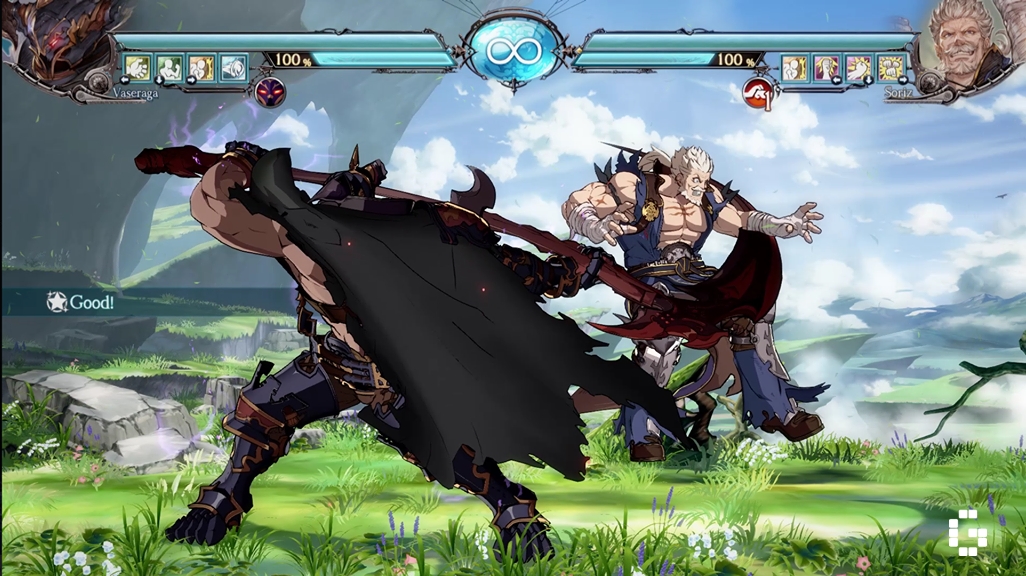This screenshot has height=576, width=1026.
Task: Trigger Vaseraga's pale blue skill icon
Action: (233, 67)
